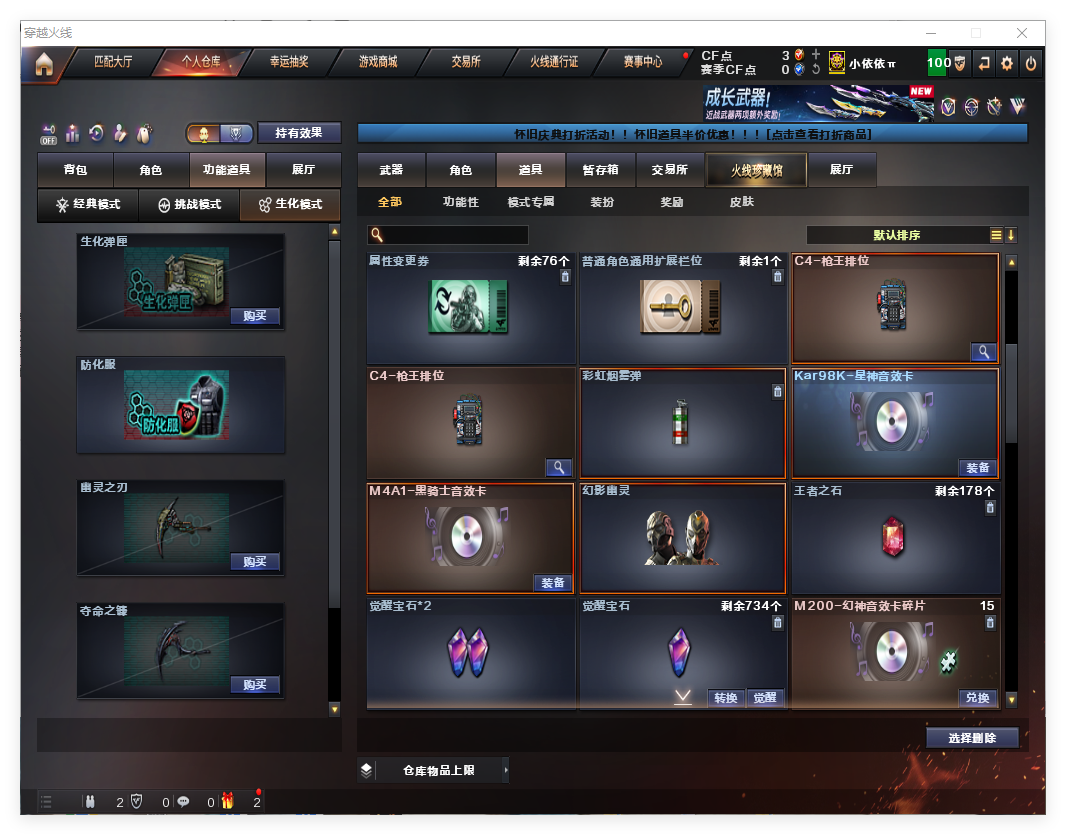Filter items by 皮肤 skins
The height and width of the screenshot is (835, 1066).
point(741,202)
